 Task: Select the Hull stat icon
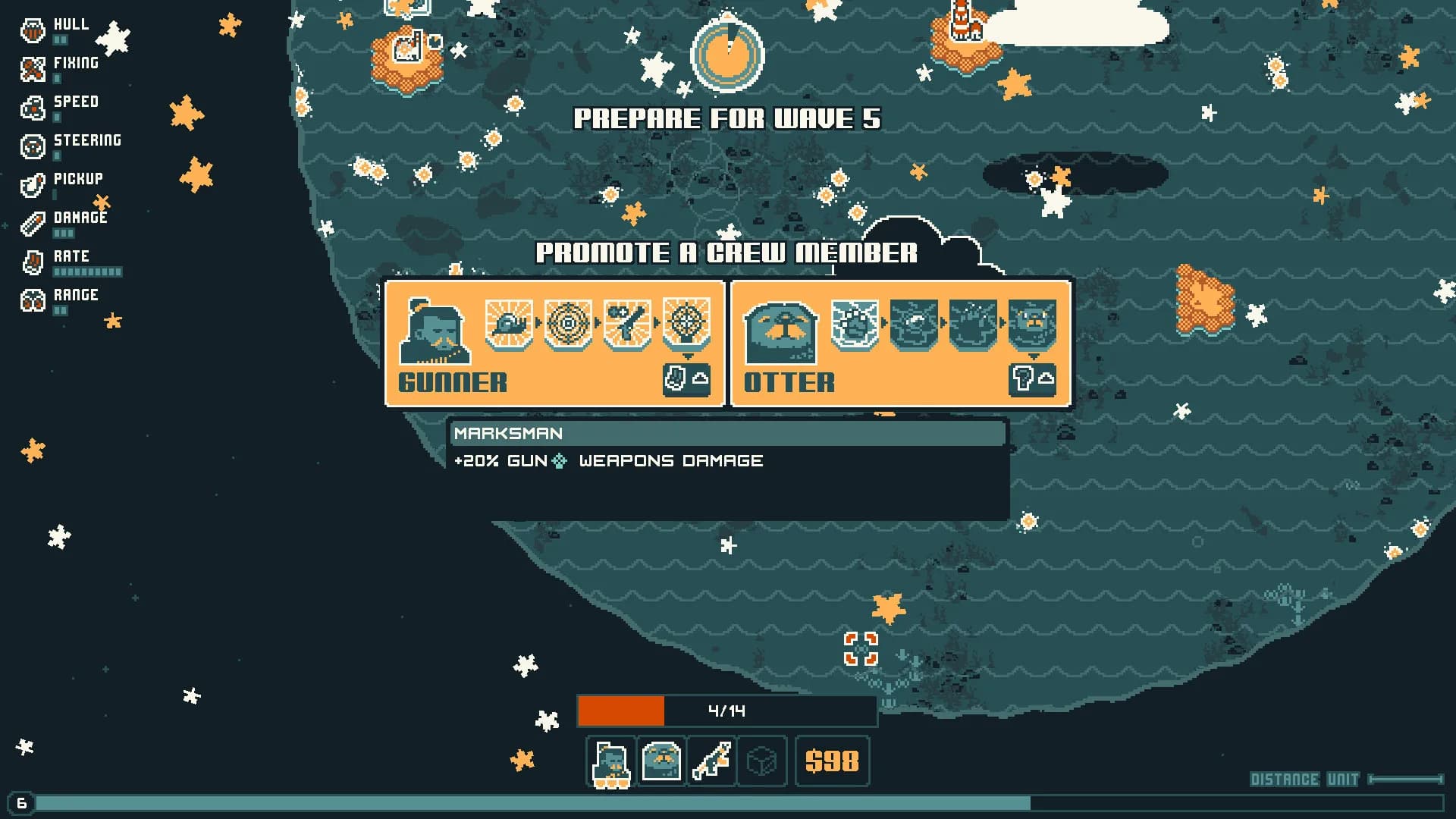click(x=32, y=31)
